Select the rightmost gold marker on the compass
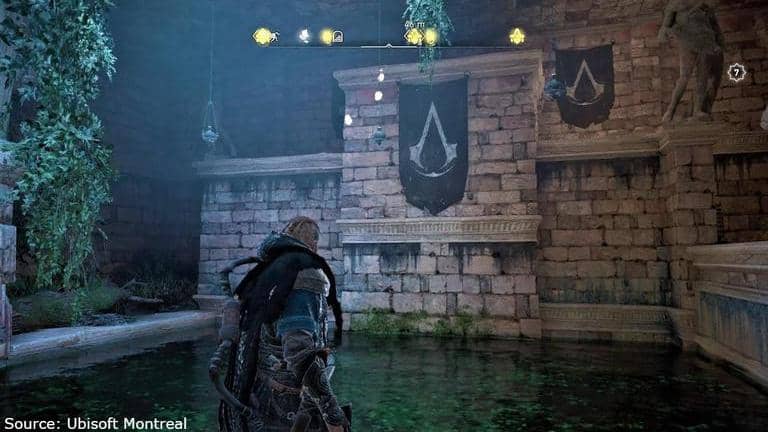The height and width of the screenshot is (432, 768). [x=516, y=36]
